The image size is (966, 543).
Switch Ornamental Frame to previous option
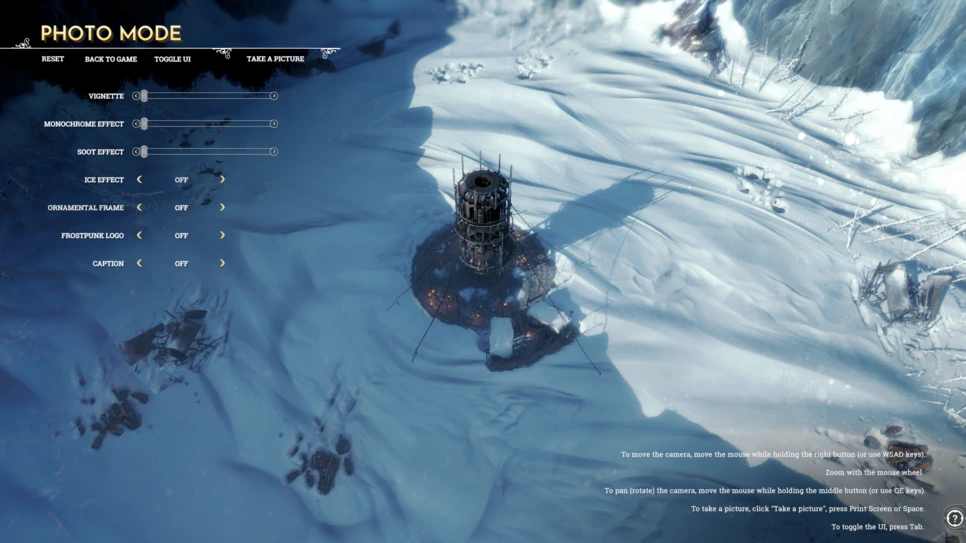click(x=139, y=208)
